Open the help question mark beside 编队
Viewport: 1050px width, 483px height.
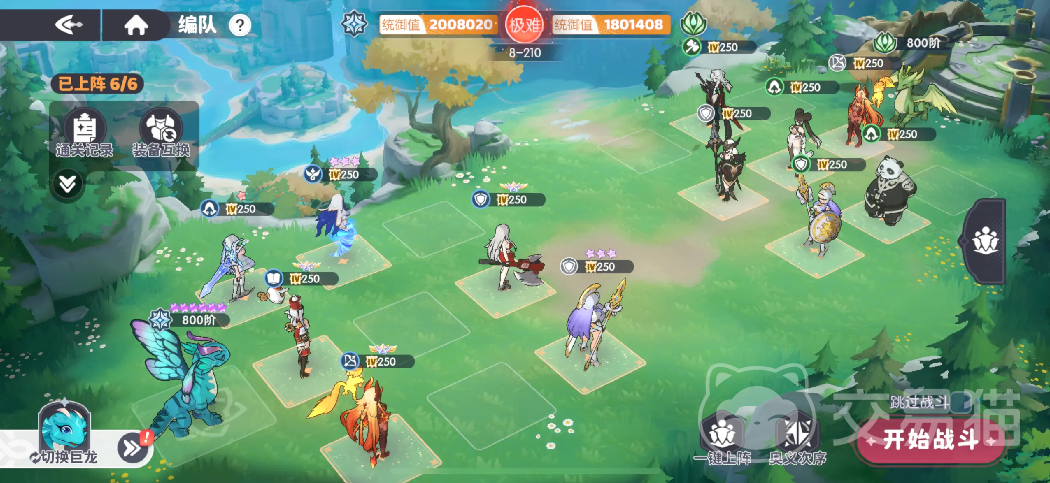(240, 25)
